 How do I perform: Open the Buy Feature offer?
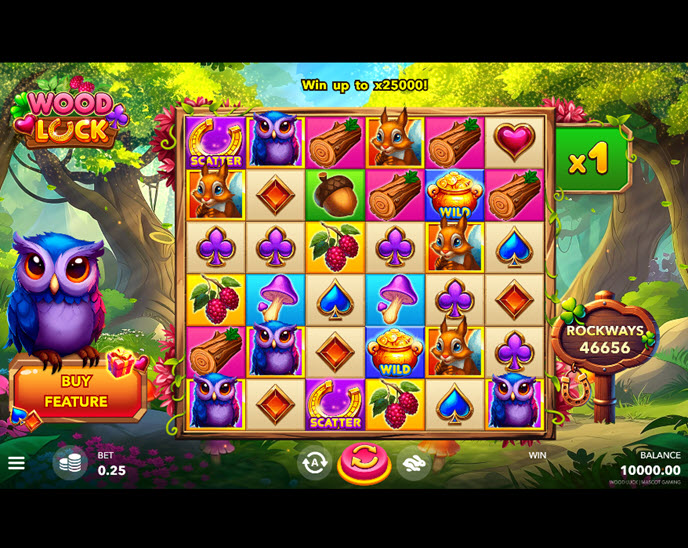(x=76, y=391)
